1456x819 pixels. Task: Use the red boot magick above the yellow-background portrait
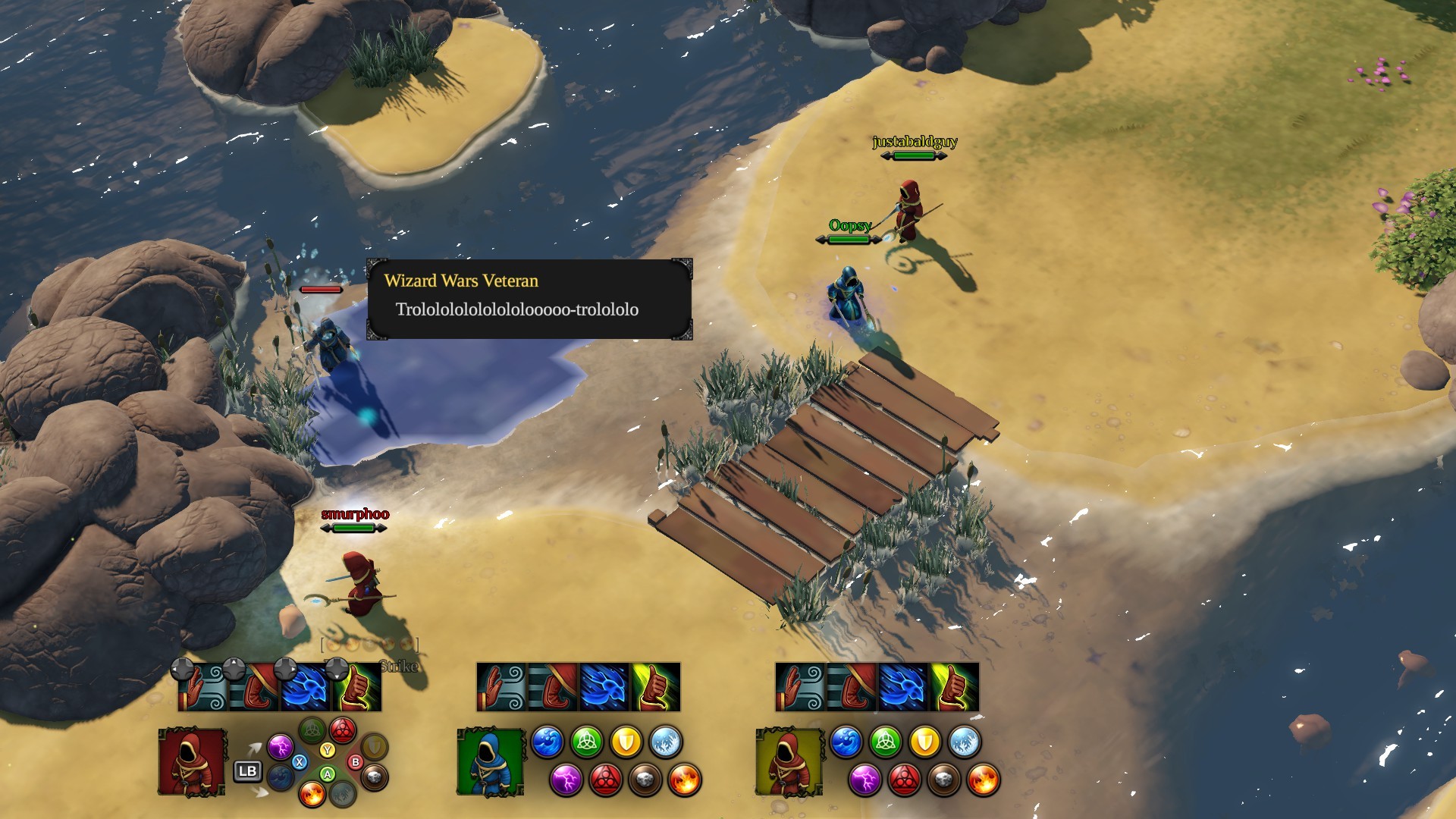click(x=852, y=687)
